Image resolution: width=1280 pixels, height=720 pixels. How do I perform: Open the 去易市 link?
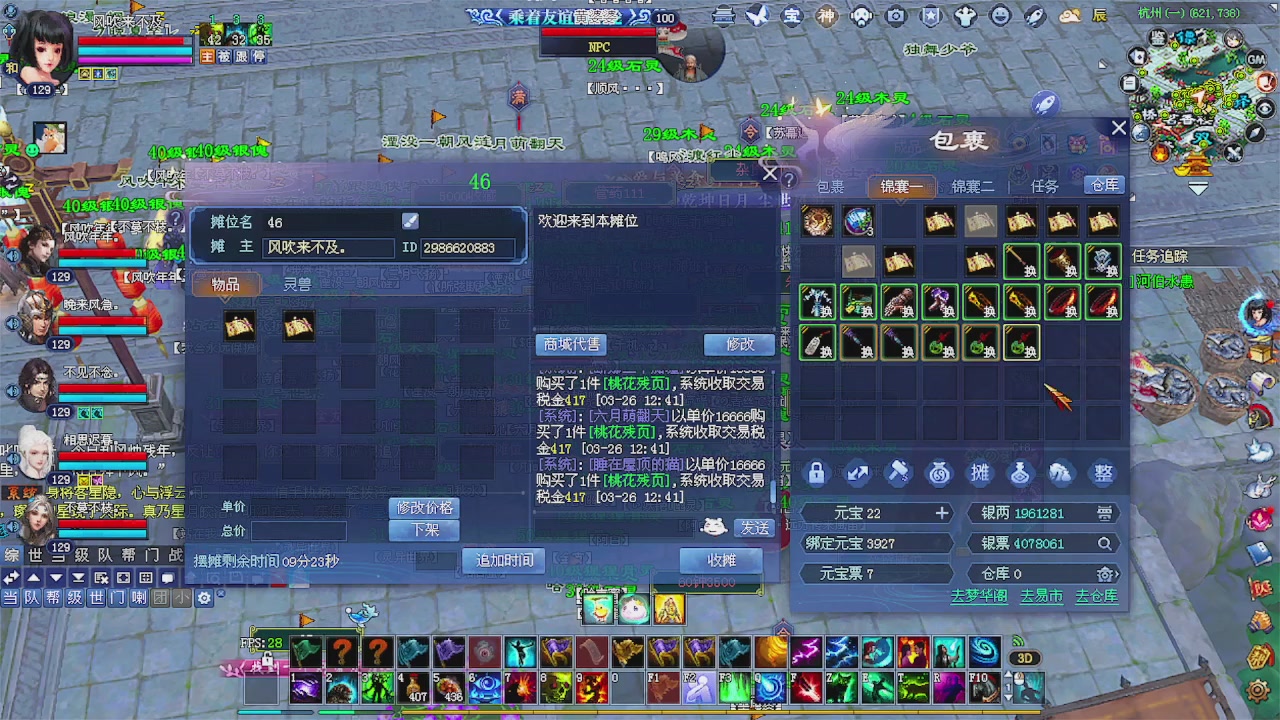click(x=1041, y=595)
